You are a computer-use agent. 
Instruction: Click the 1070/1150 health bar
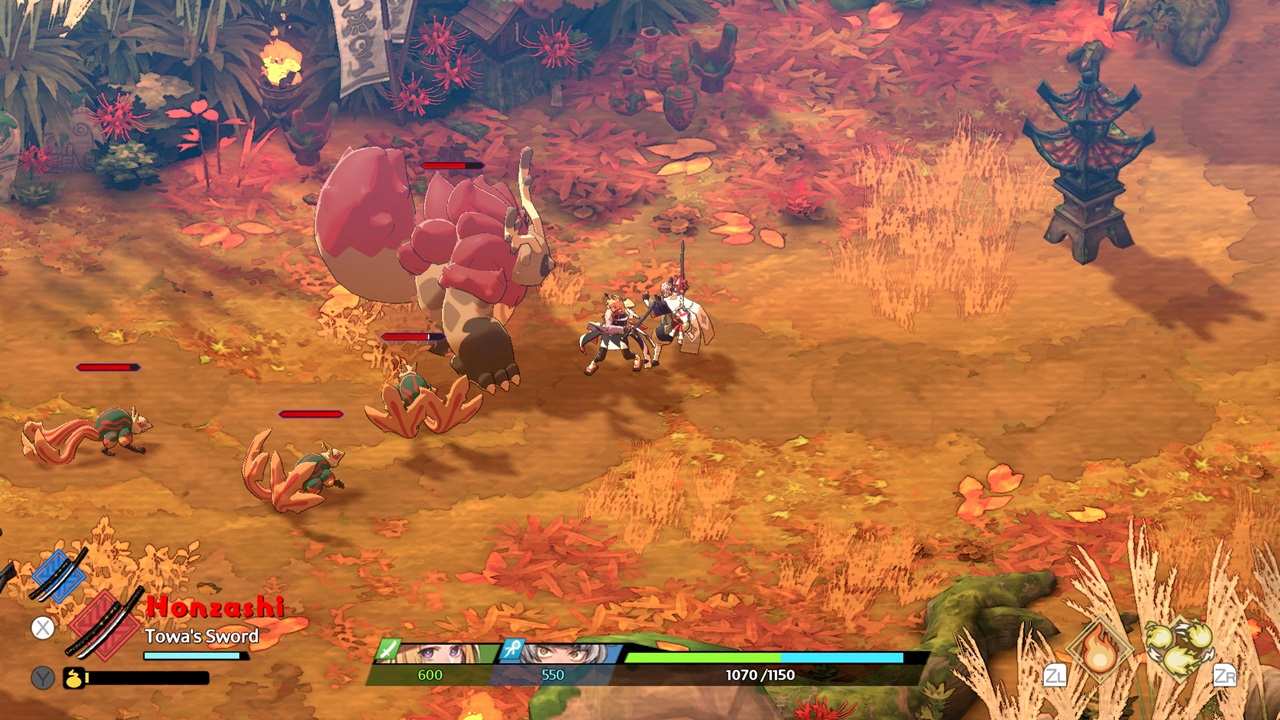(765, 658)
